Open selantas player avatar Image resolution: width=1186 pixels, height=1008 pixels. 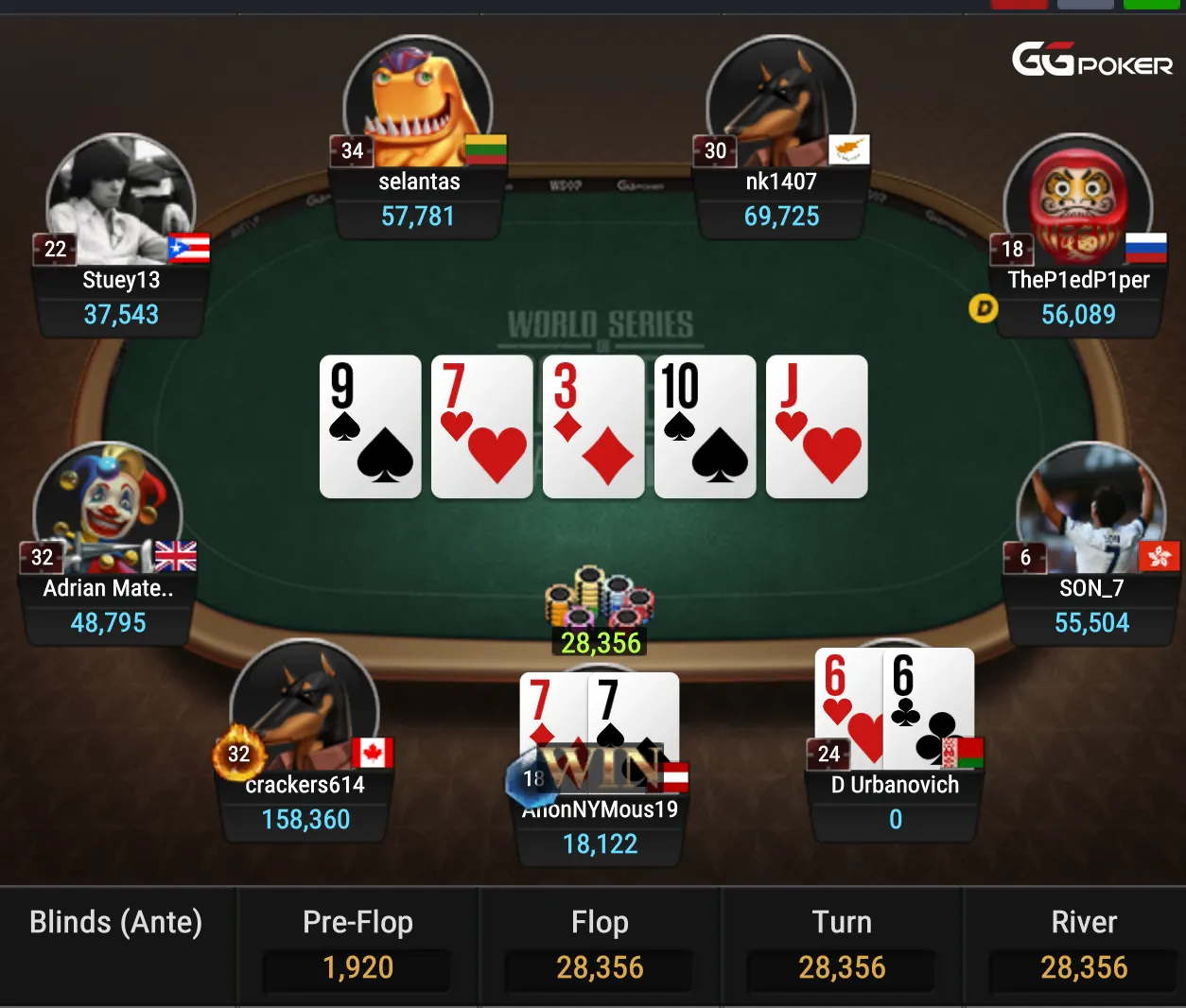tap(418, 101)
